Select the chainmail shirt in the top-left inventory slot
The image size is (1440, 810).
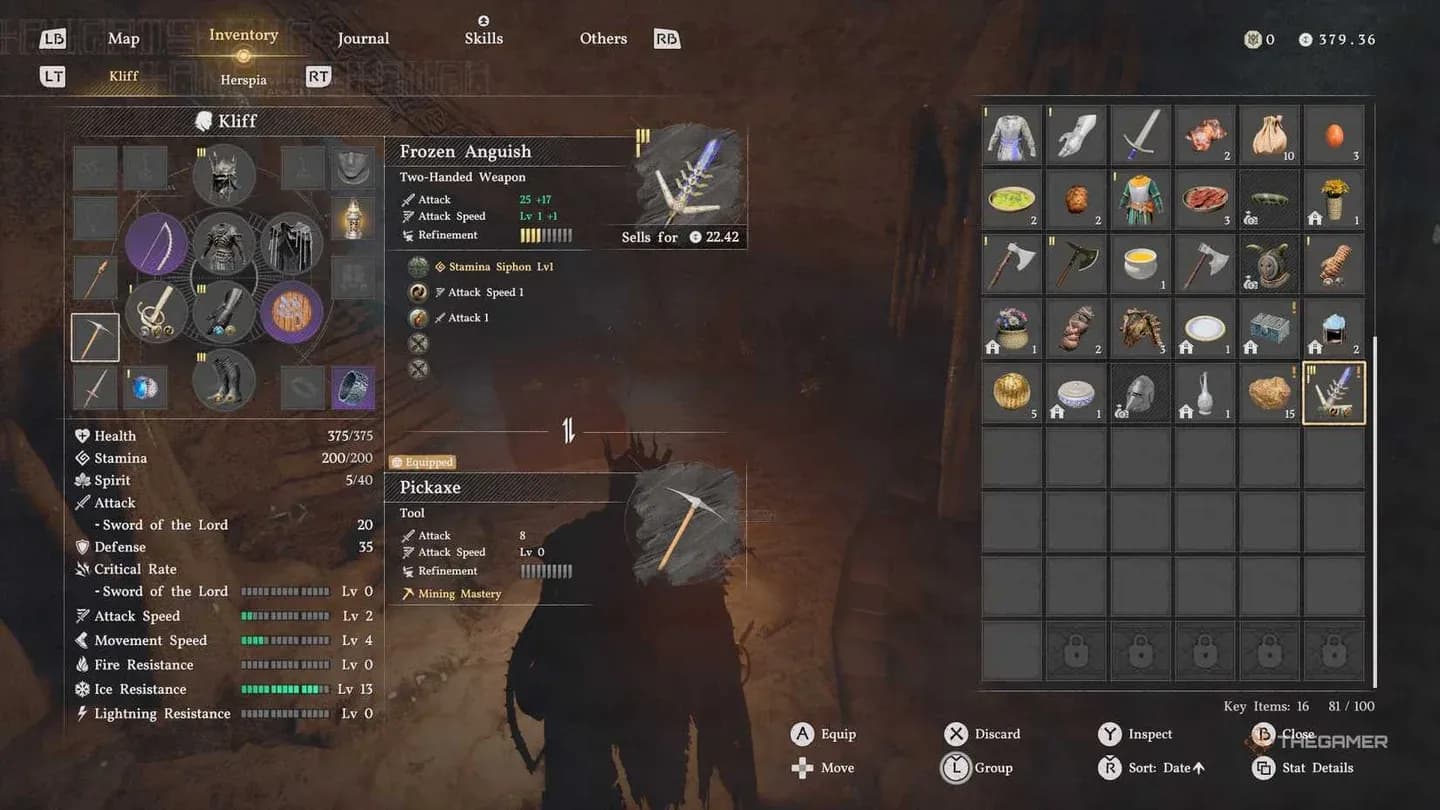[1011, 135]
